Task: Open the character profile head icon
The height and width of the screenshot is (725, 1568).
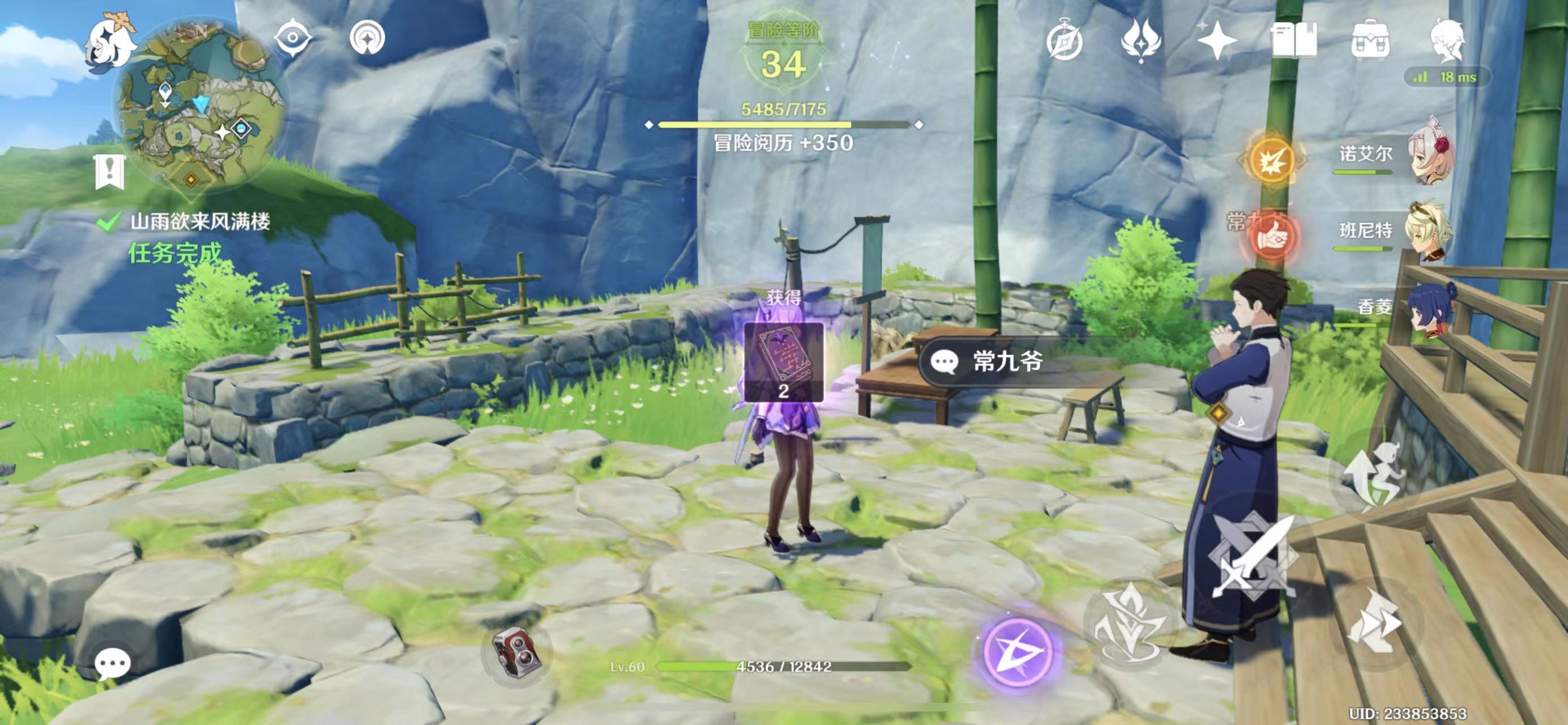Action: point(1446,40)
